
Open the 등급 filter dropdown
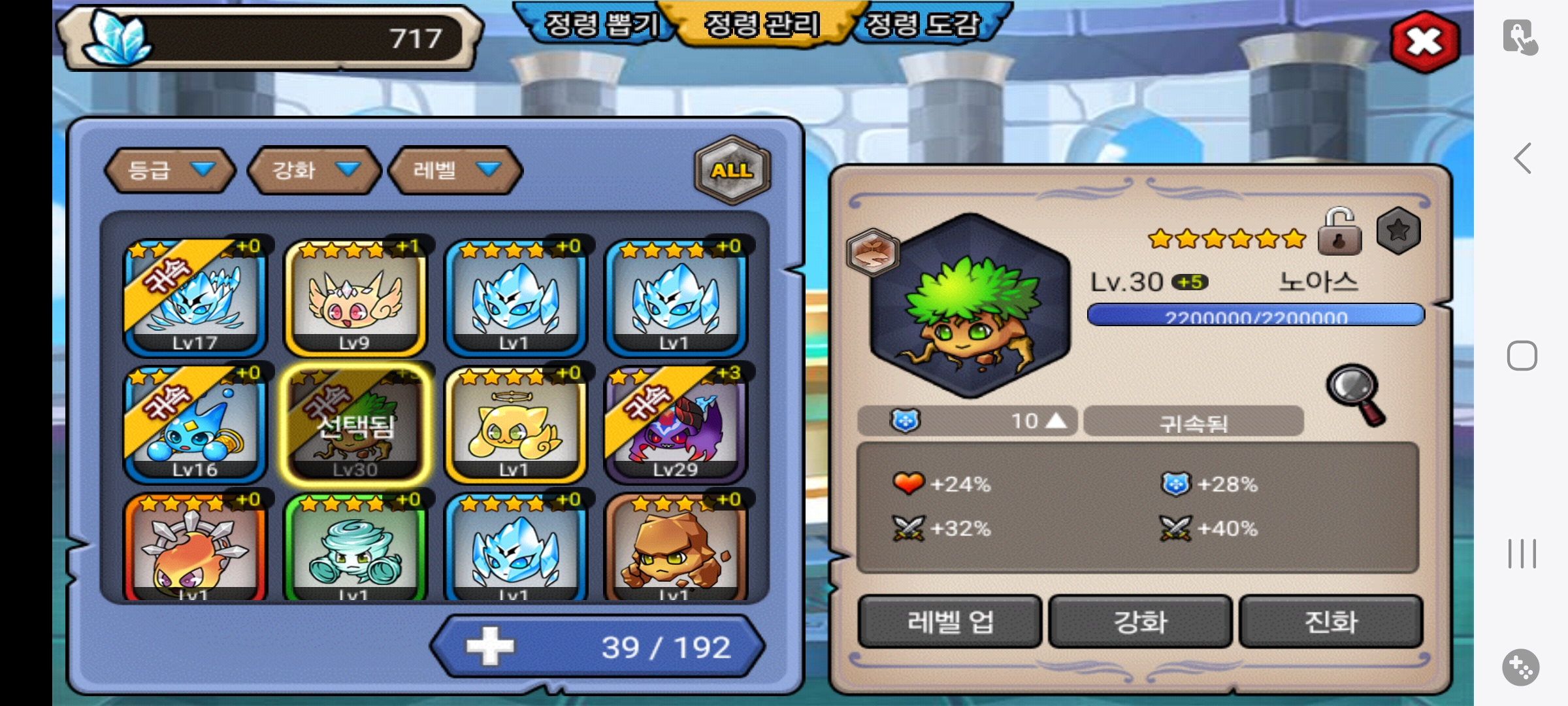tap(170, 171)
